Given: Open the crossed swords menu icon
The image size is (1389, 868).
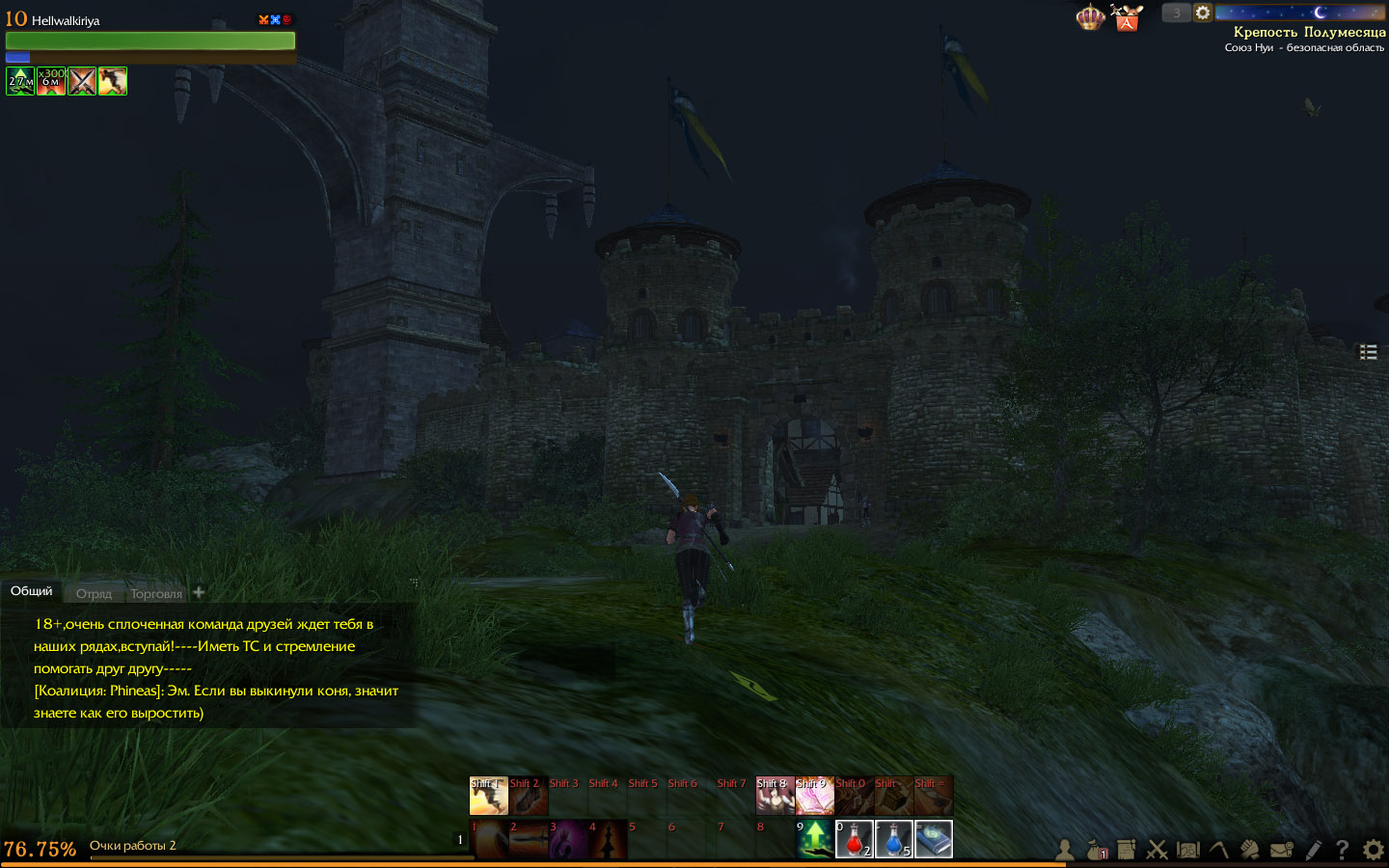Looking at the screenshot, I should pos(1157,850).
